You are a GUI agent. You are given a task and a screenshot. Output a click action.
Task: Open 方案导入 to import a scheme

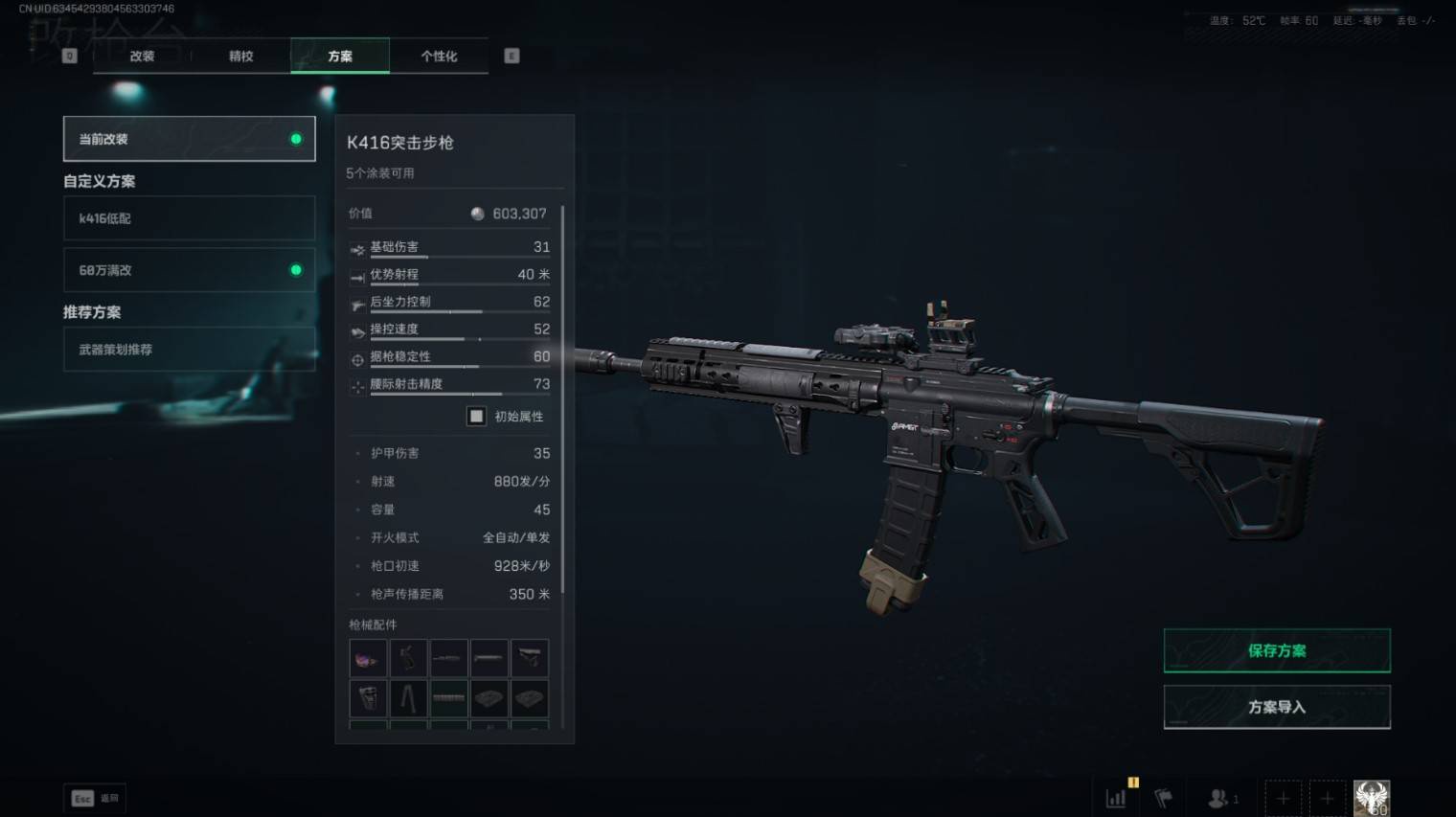(x=1276, y=707)
